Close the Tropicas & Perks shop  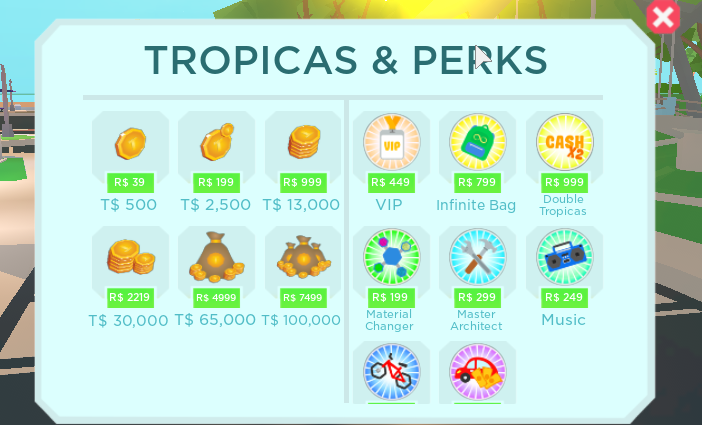pyautogui.click(x=662, y=16)
